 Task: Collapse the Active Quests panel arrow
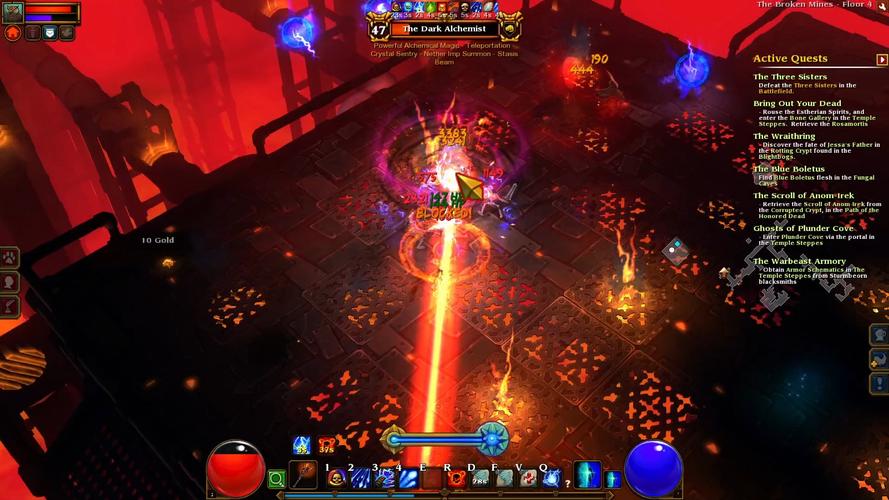pyautogui.click(x=881, y=60)
